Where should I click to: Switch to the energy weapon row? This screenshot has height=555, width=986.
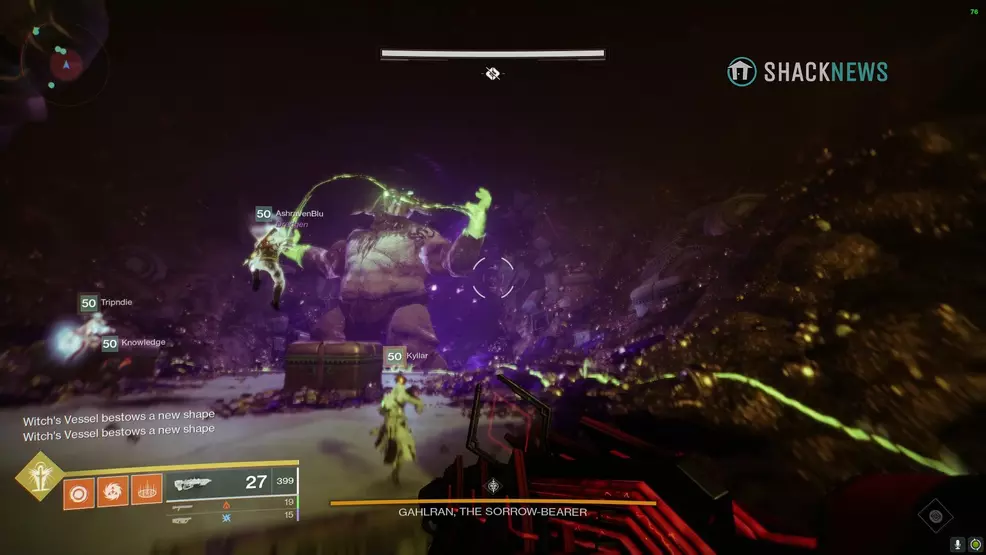point(232,504)
